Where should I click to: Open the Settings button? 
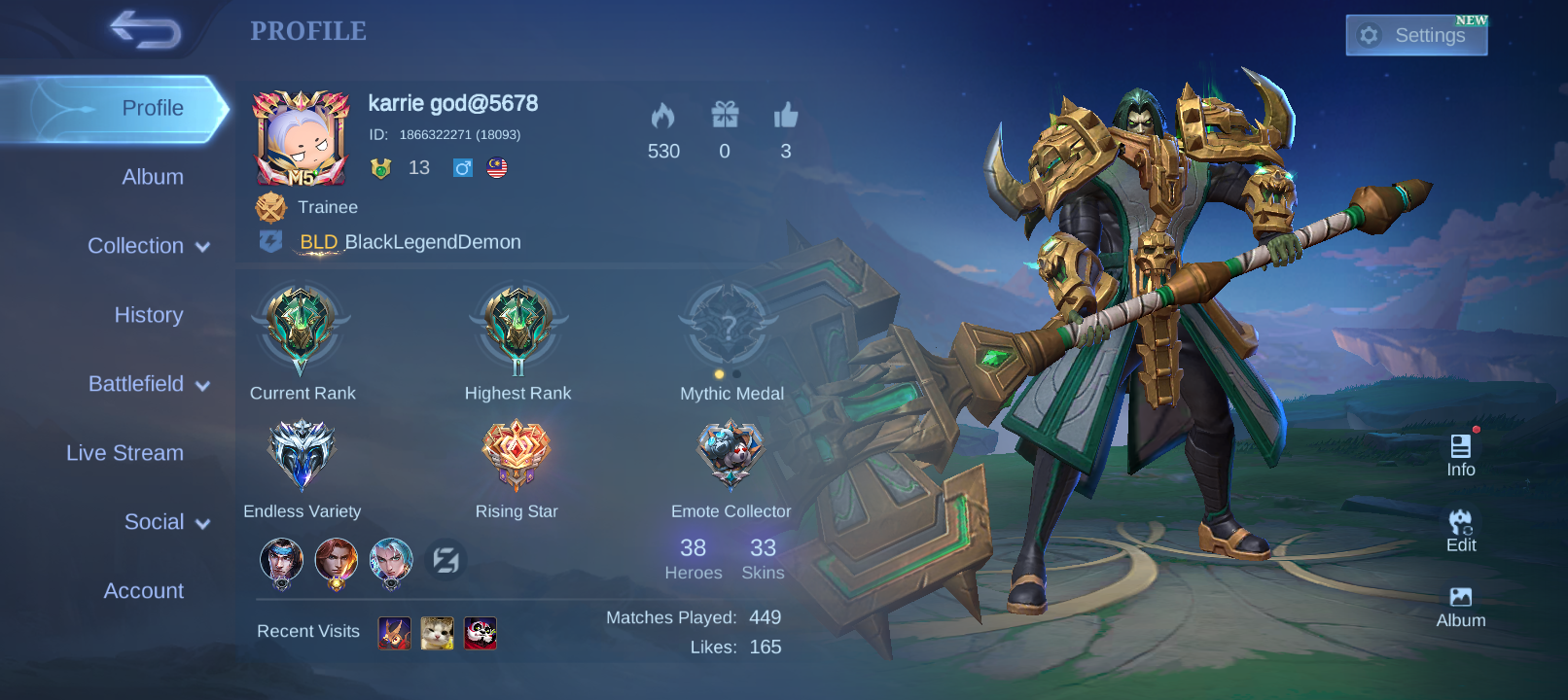[x=1415, y=35]
